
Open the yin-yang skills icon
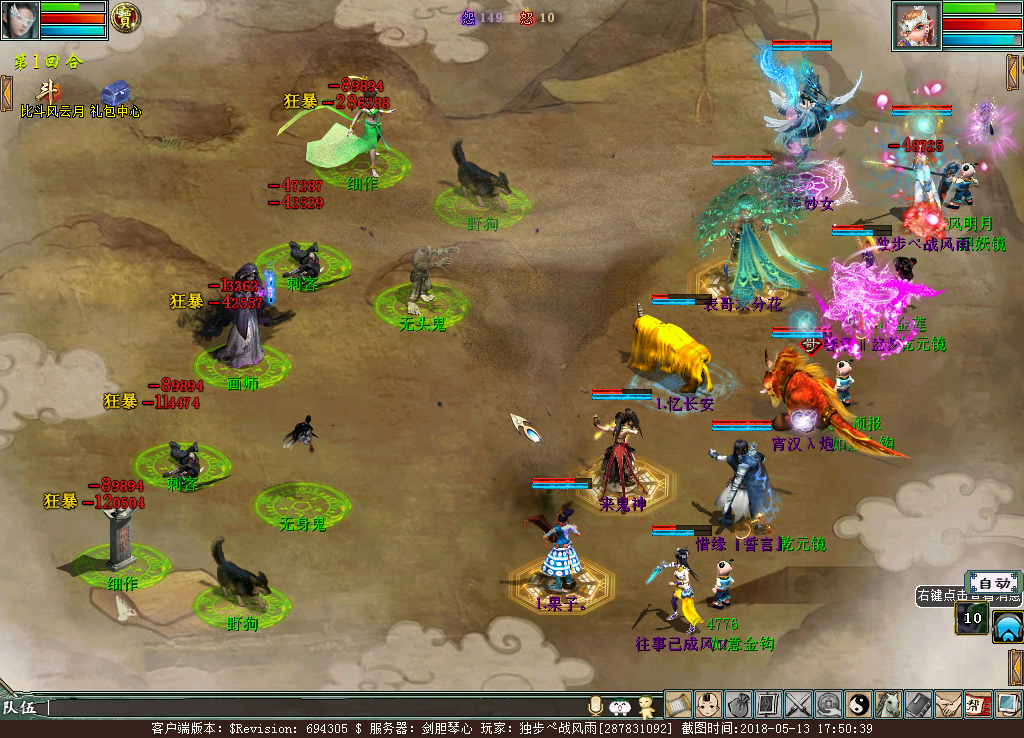859,705
